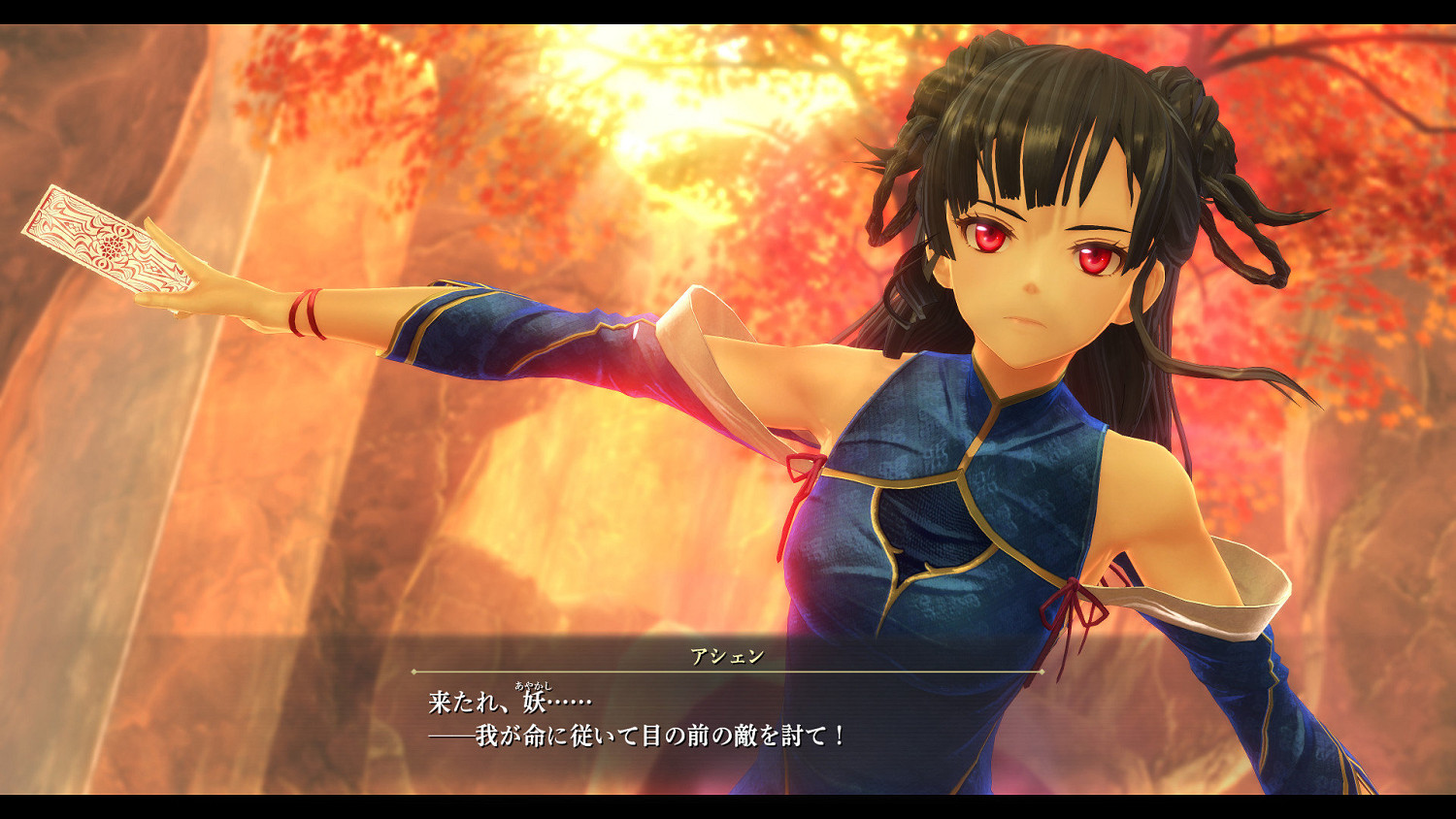Viewport: 1456px width, 819px height.
Task: Click the divider line under アシェン
Action: pyautogui.click(x=728, y=672)
